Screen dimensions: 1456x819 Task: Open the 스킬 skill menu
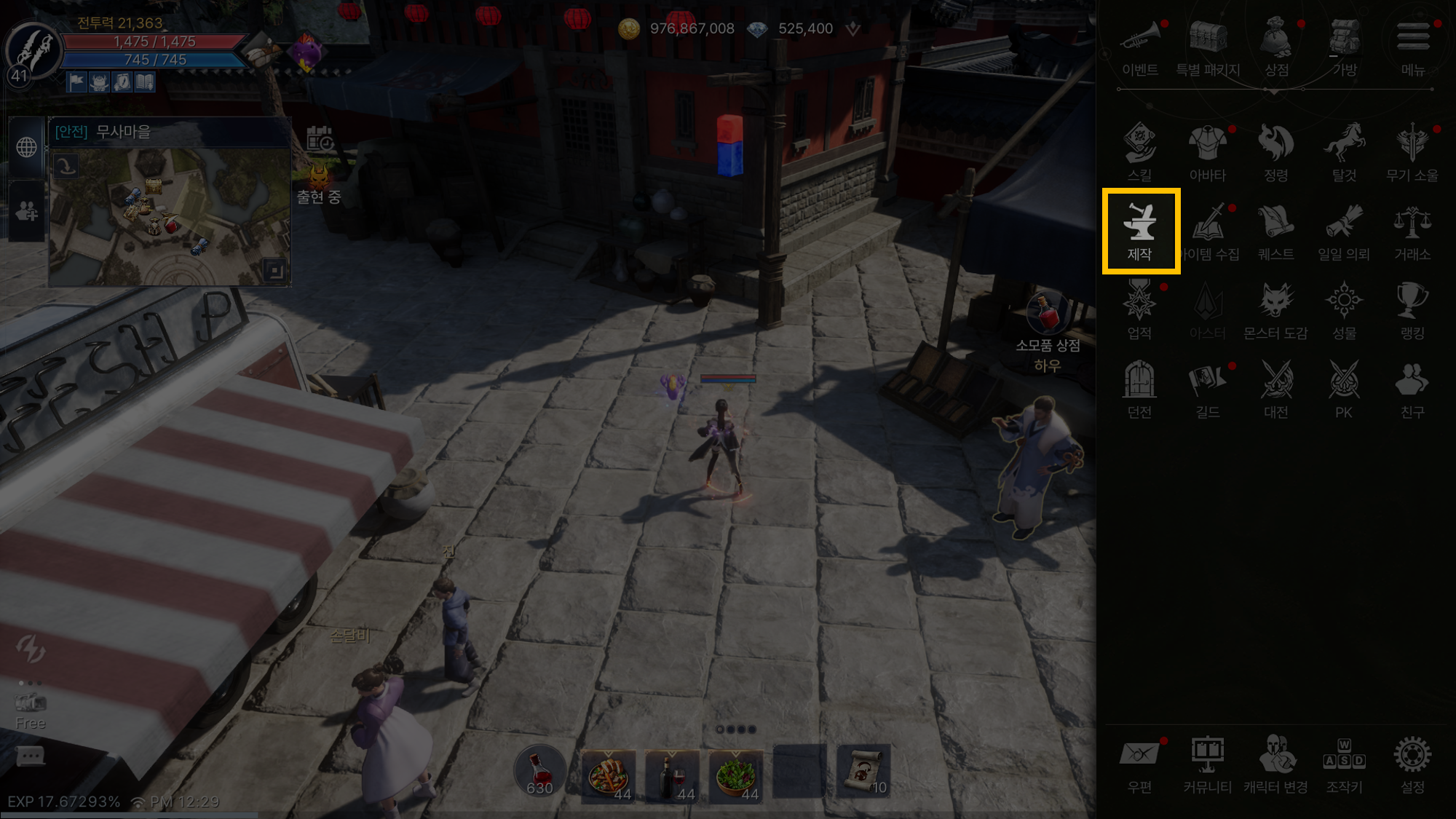(x=1139, y=151)
